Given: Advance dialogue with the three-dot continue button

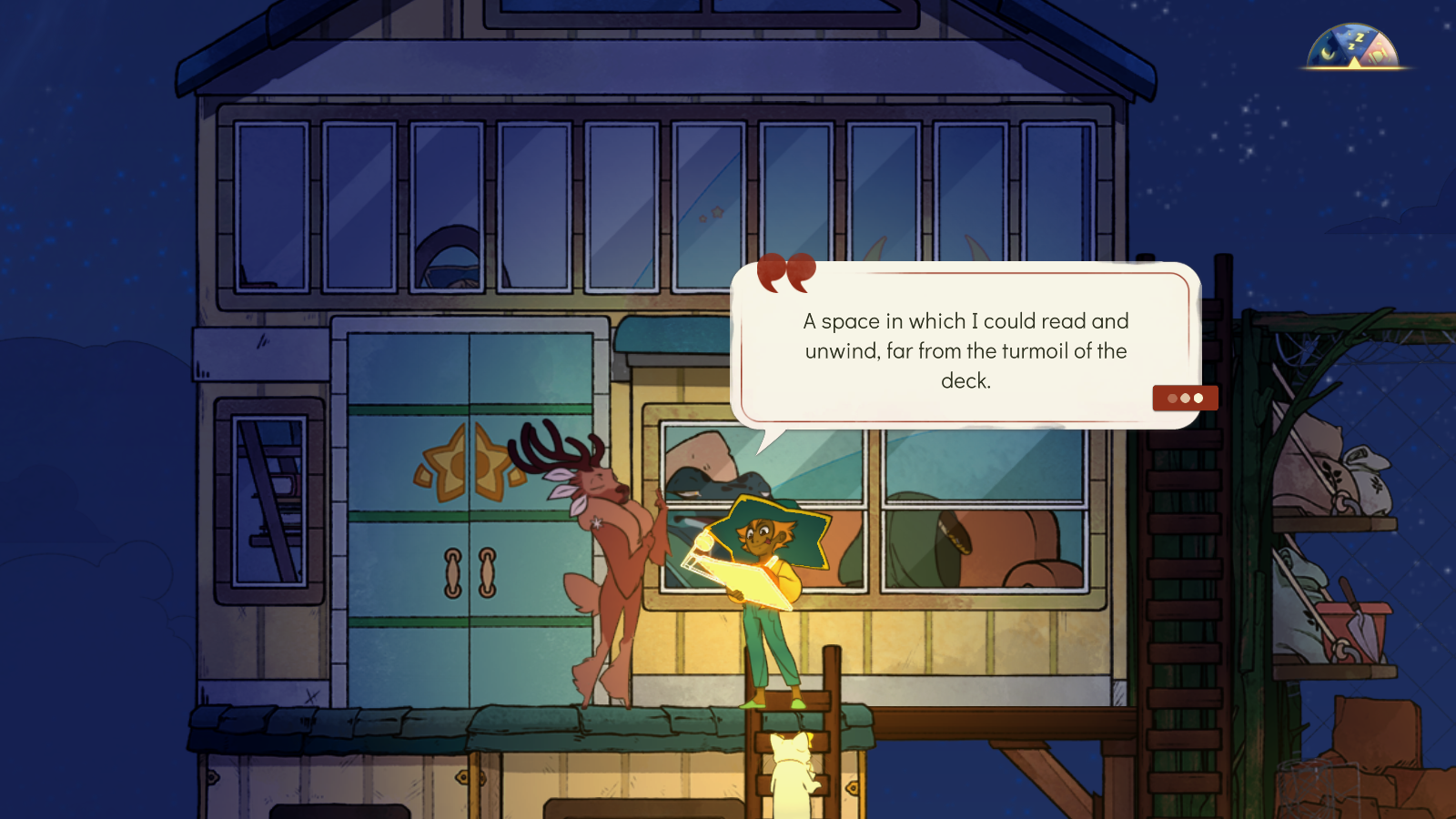Looking at the screenshot, I should click(x=1185, y=399).
